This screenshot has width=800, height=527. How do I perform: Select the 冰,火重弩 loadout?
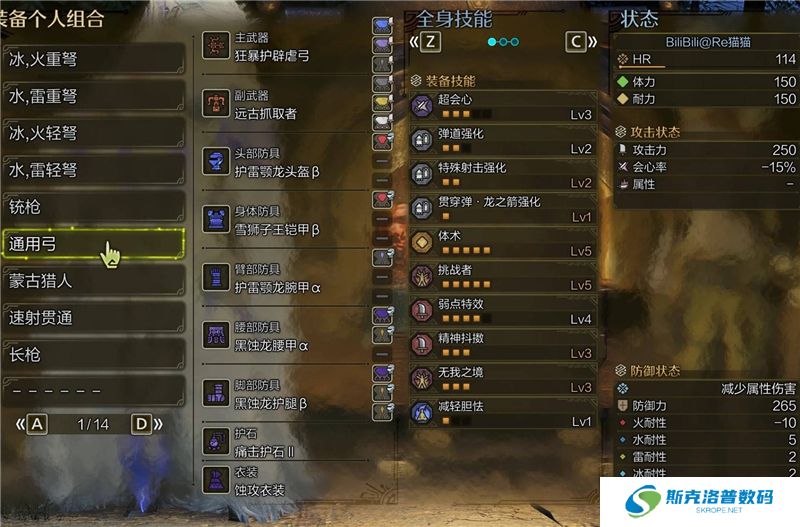[x=93, y=59]
